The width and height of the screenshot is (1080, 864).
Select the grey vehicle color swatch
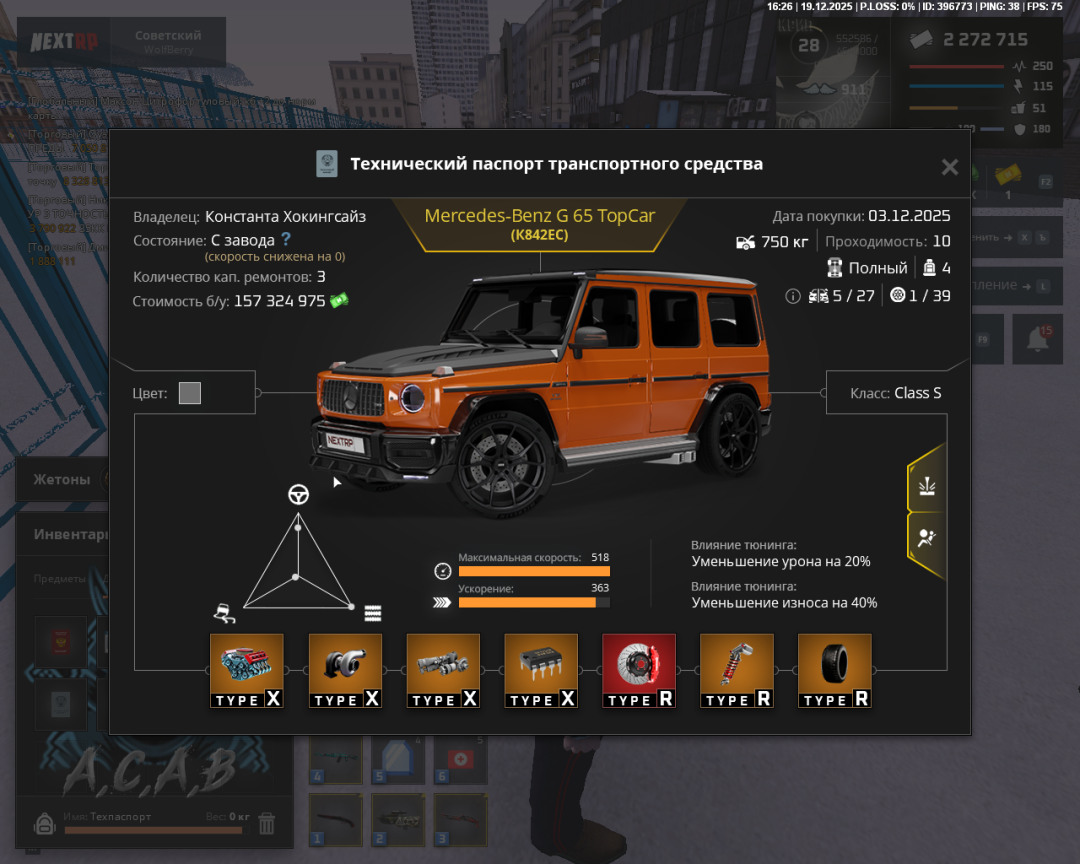tap(190, 393)
